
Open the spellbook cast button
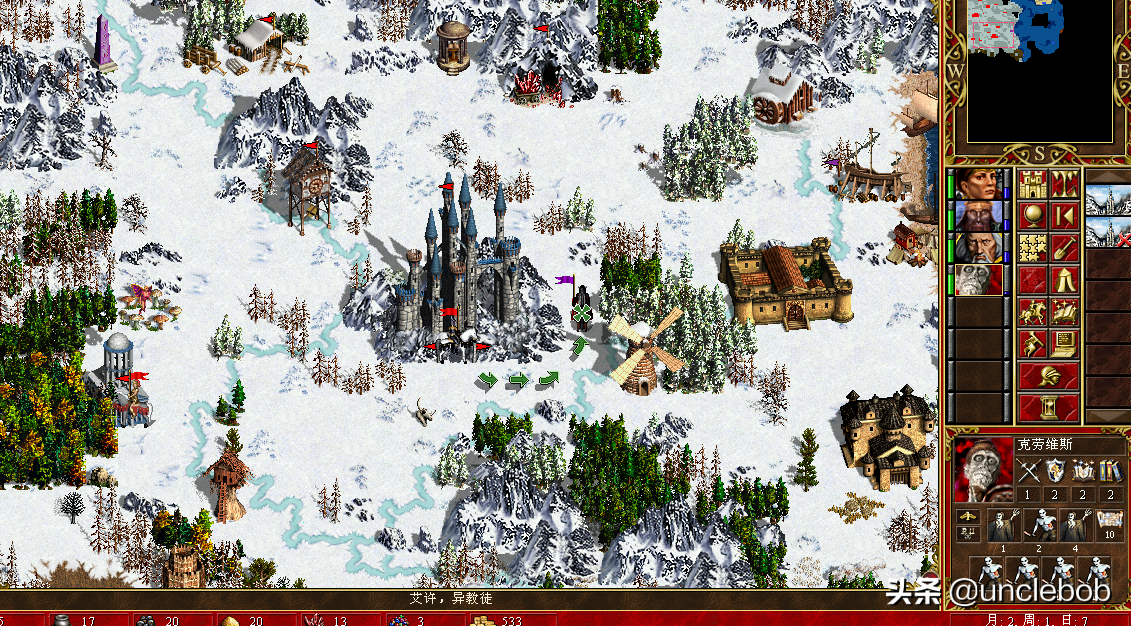(x=1064, y=311)
